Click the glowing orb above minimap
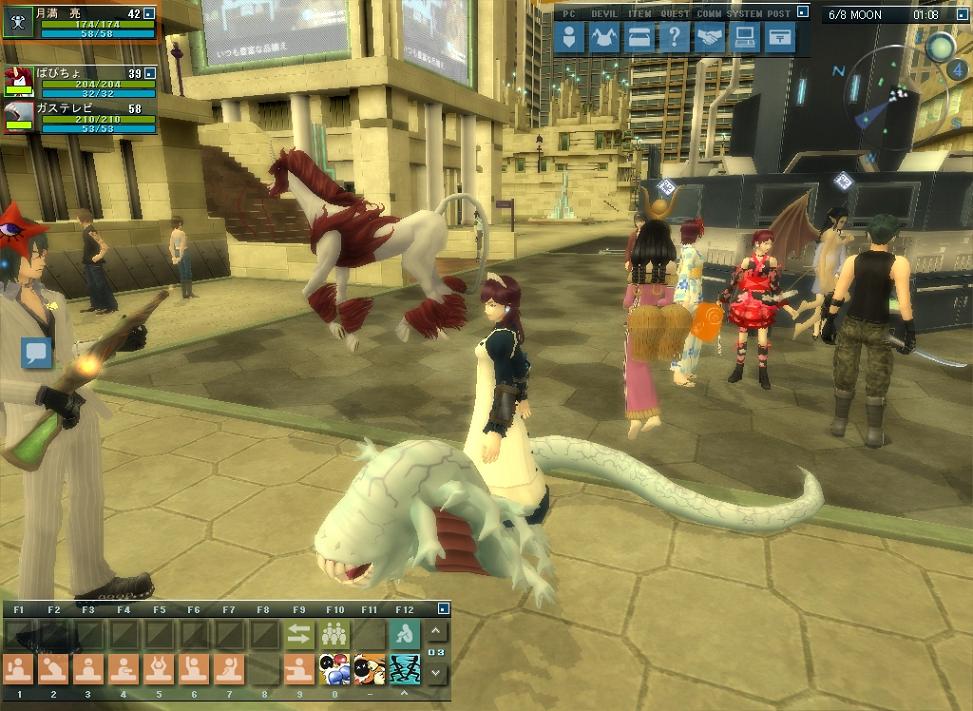Screen dimensions: 973x711 [939, 46]
